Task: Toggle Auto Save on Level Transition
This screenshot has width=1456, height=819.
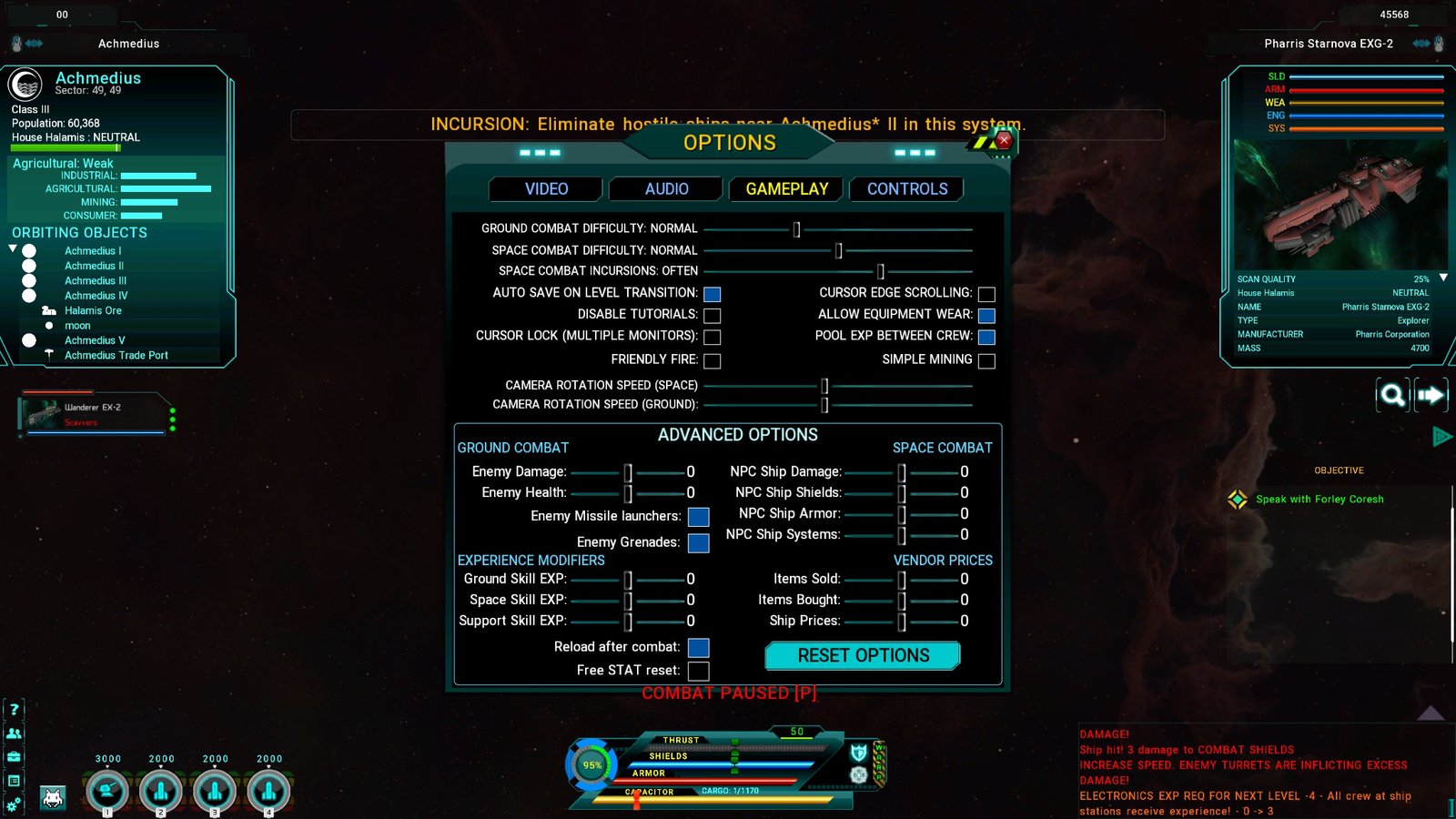Action: pyautogui.click(x=713, y=294)
